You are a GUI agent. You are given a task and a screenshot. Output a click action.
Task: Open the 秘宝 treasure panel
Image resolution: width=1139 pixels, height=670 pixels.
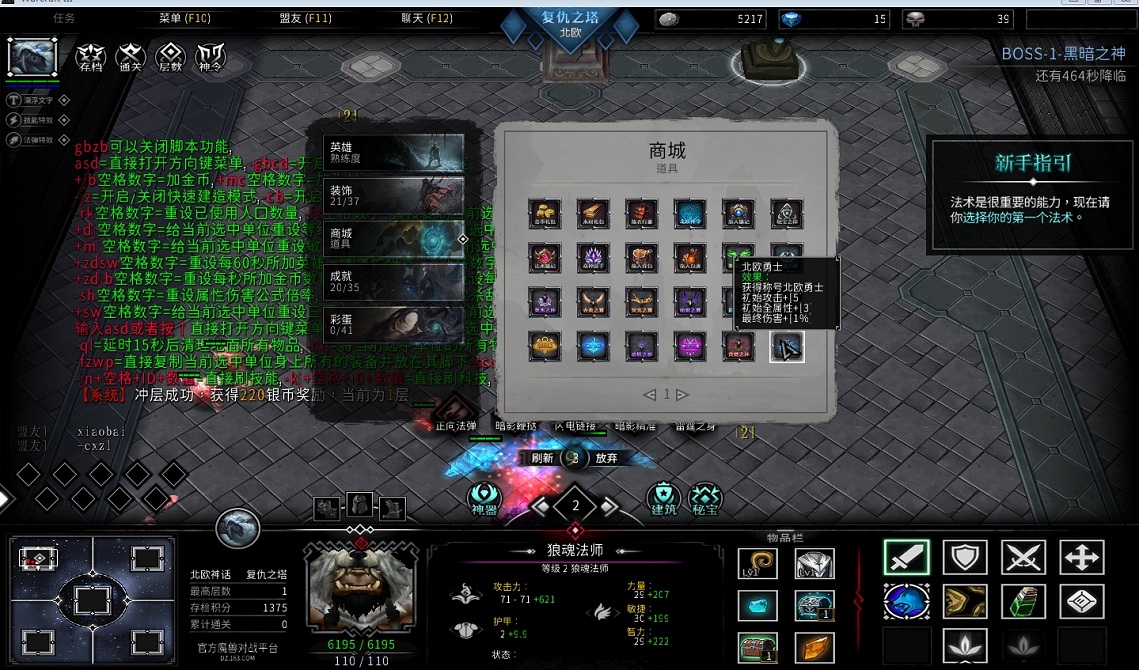pos(705,497)
